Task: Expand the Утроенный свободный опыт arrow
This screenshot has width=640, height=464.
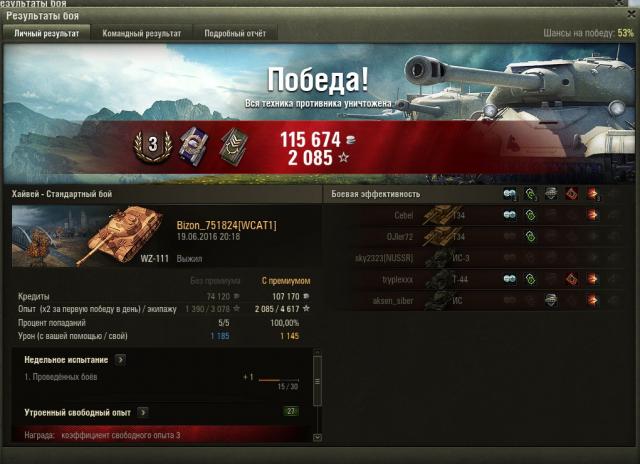Action: [142, 412]
